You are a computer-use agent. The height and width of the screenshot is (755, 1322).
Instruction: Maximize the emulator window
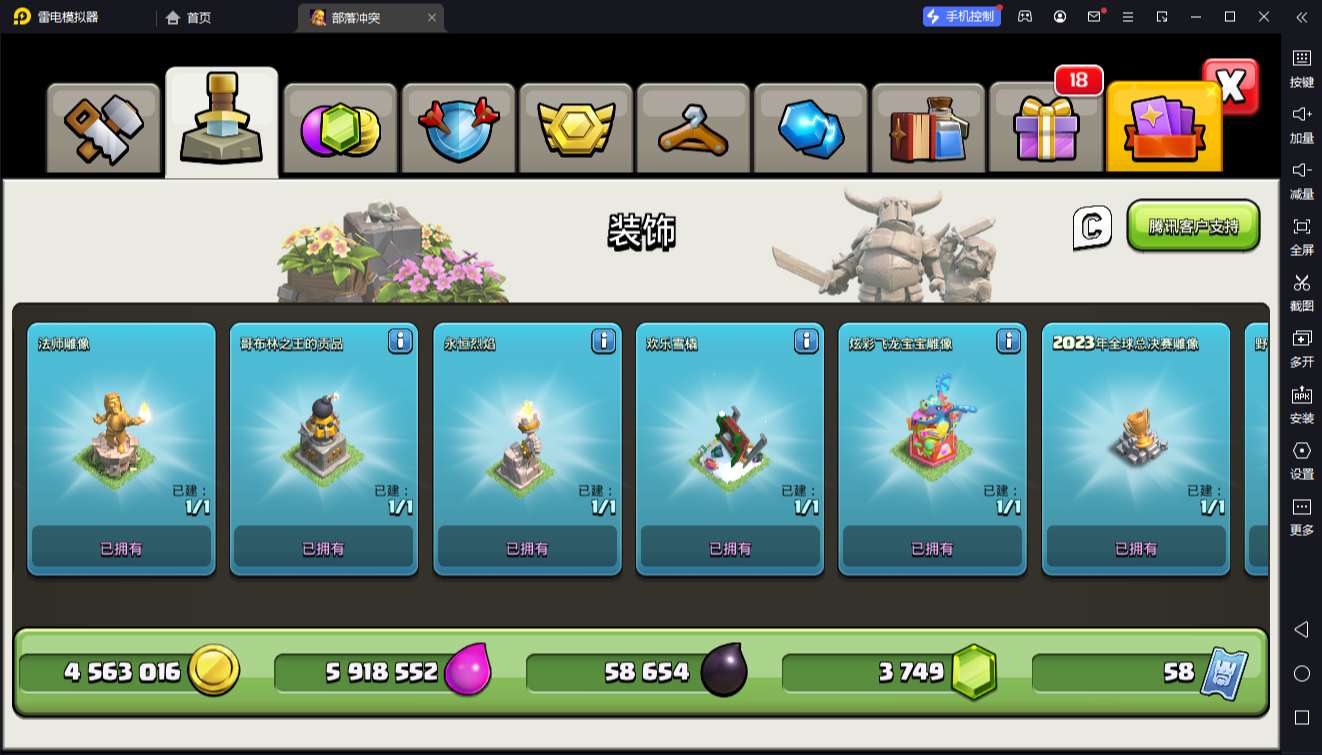tap(1230, 17)
